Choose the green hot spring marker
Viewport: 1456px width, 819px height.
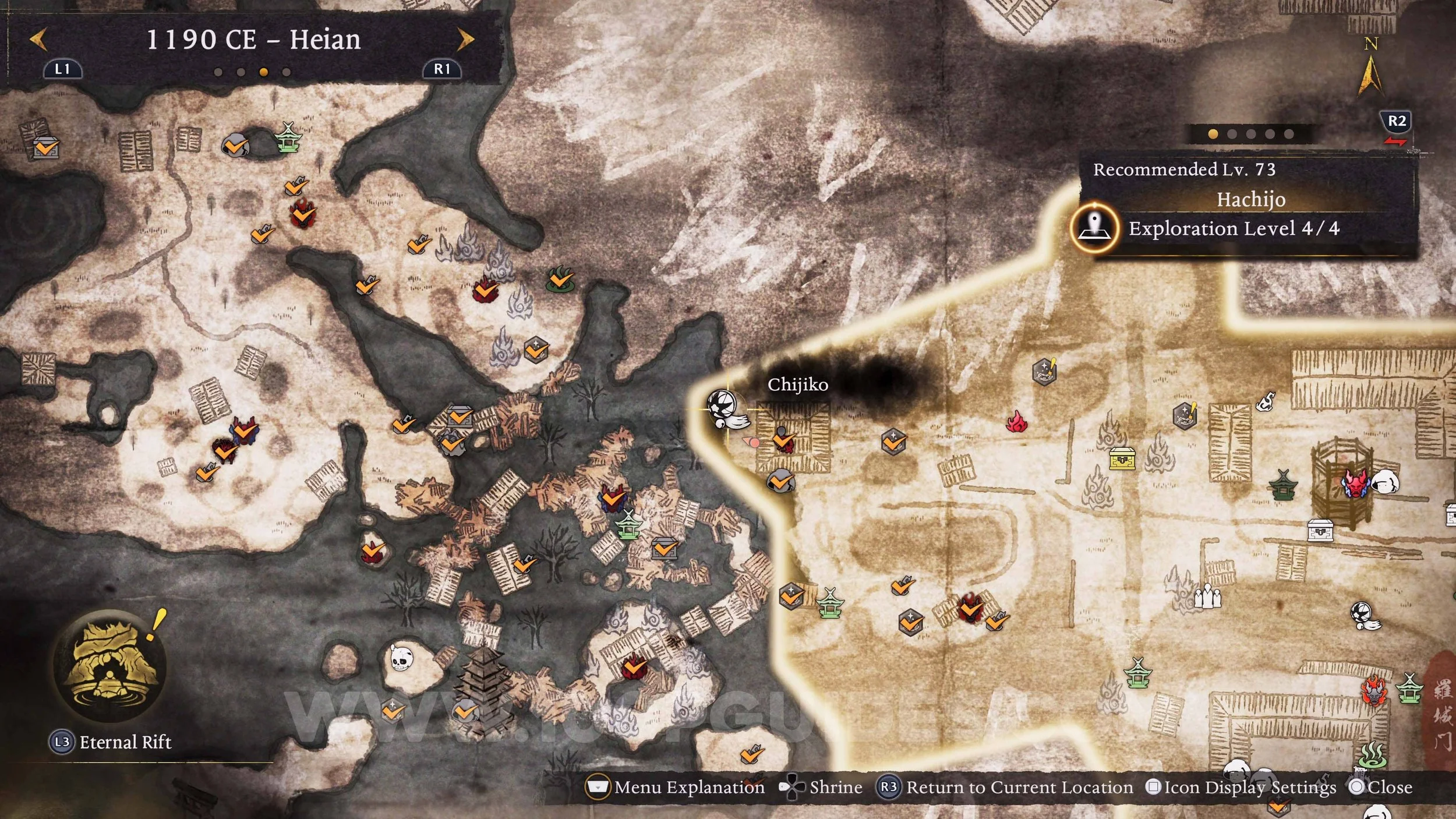point(1372,755)
